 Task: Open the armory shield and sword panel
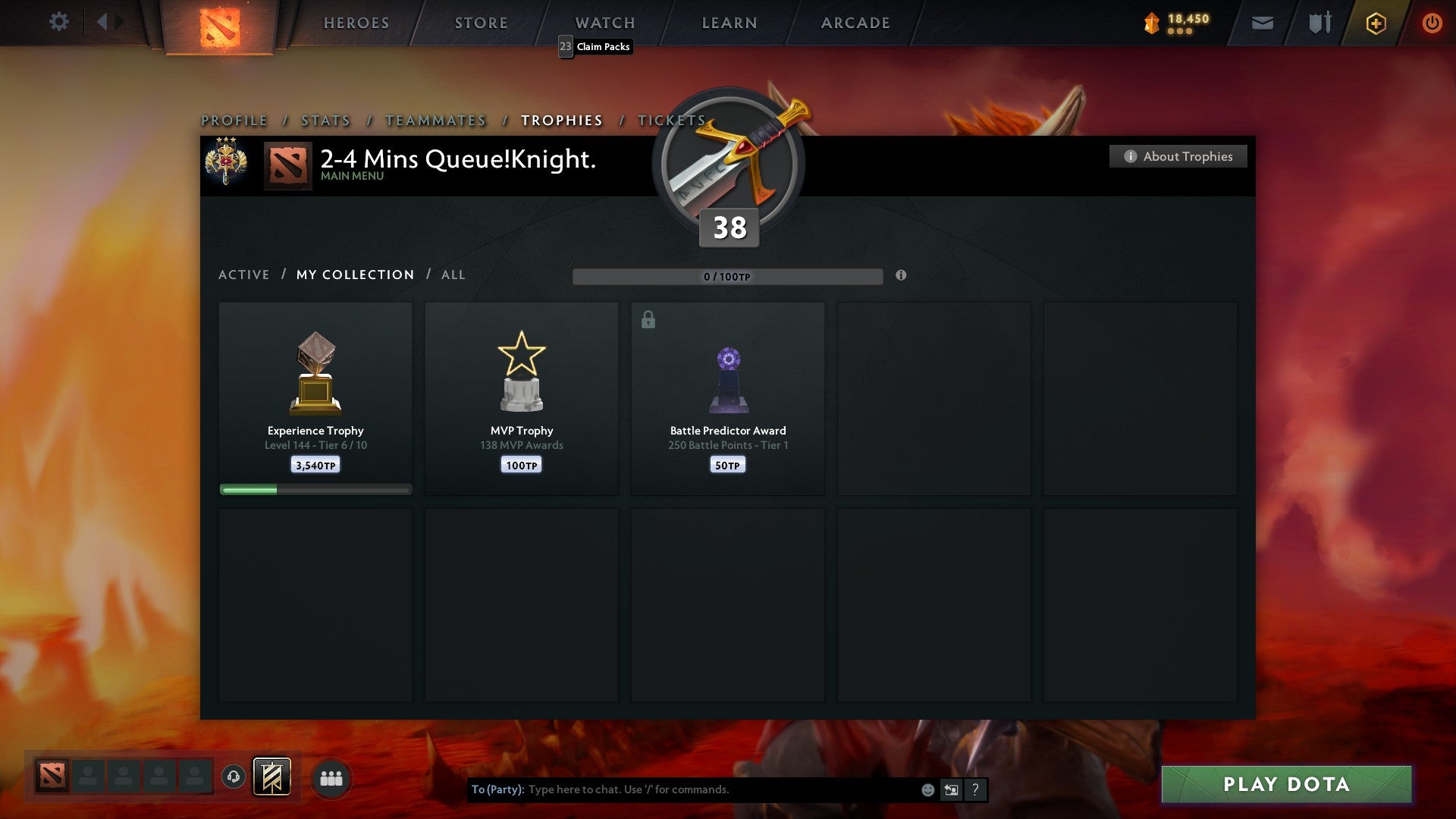[x=1319, y=23]
